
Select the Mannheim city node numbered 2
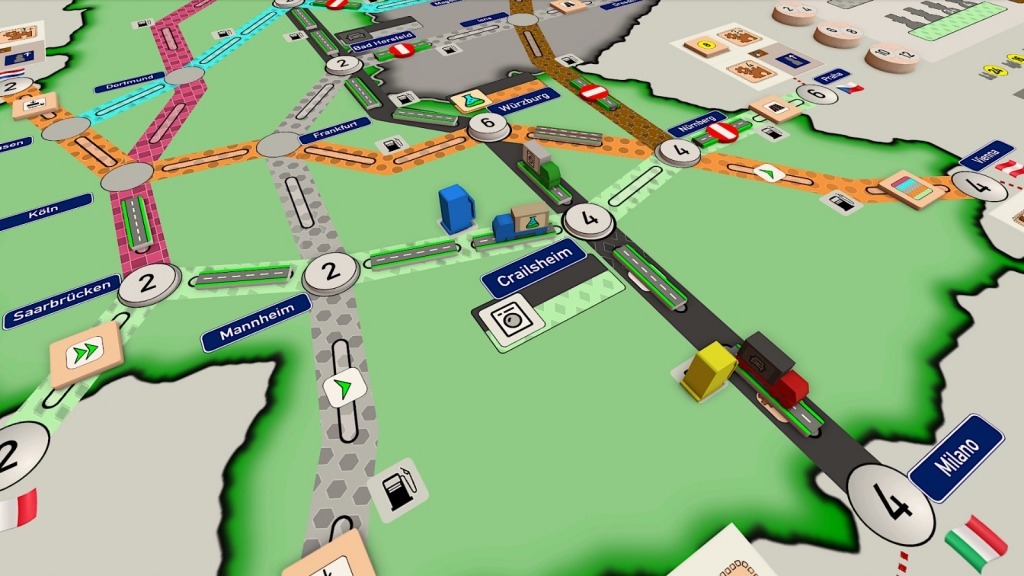click(330, 273)
